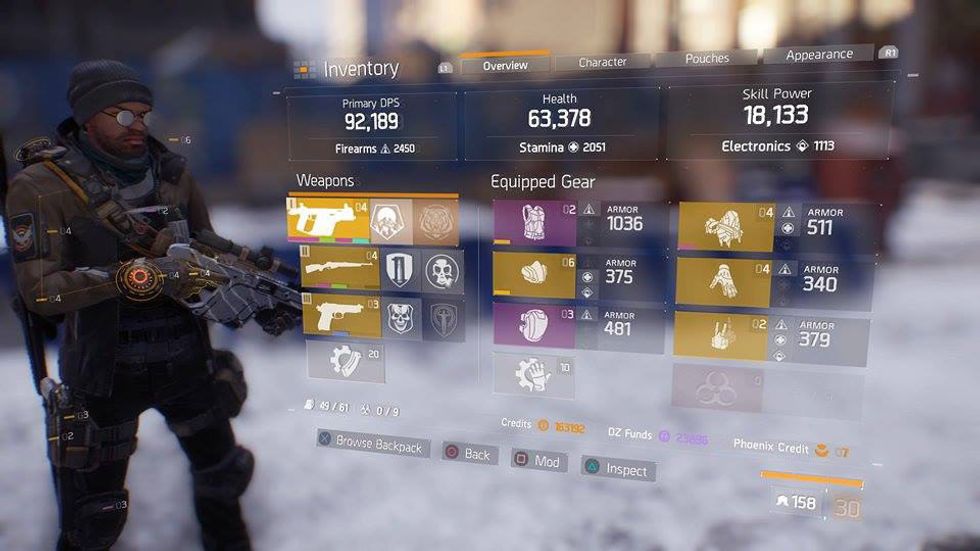Choose the Mod option
This screenshot has width=980, height=551.
[x=539, y=461]
